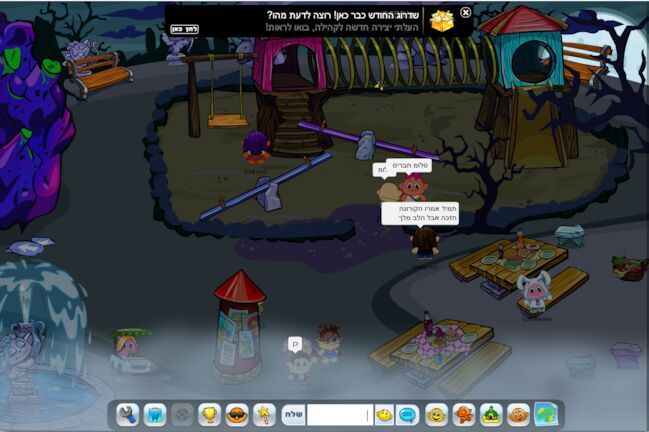The height and width of the screenshot is (432, 649).
Task: Click the yellow smiley face toolbar icon
Action: (436, 414)
